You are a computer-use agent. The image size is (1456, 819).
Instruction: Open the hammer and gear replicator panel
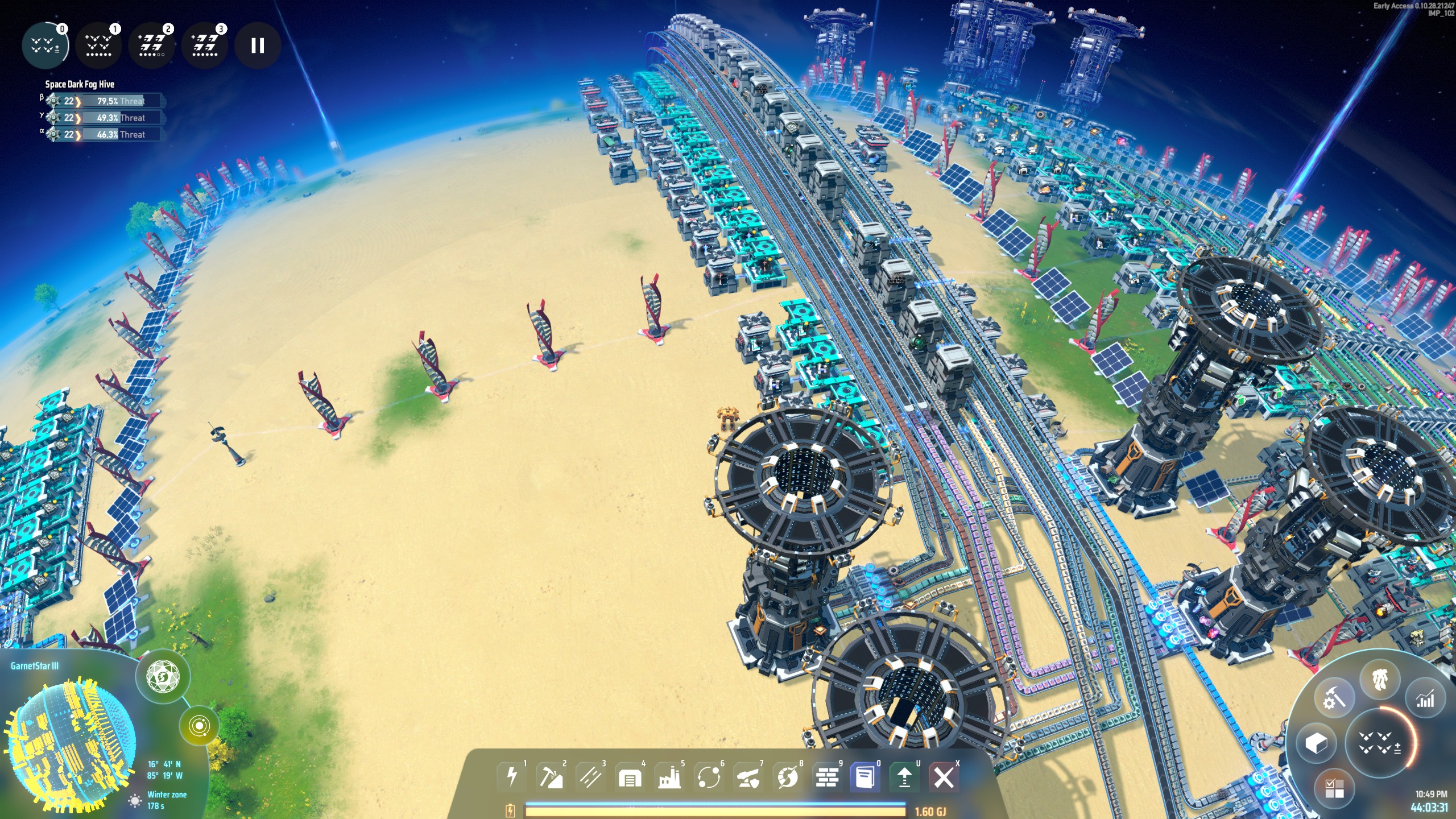pos(1334,698)
